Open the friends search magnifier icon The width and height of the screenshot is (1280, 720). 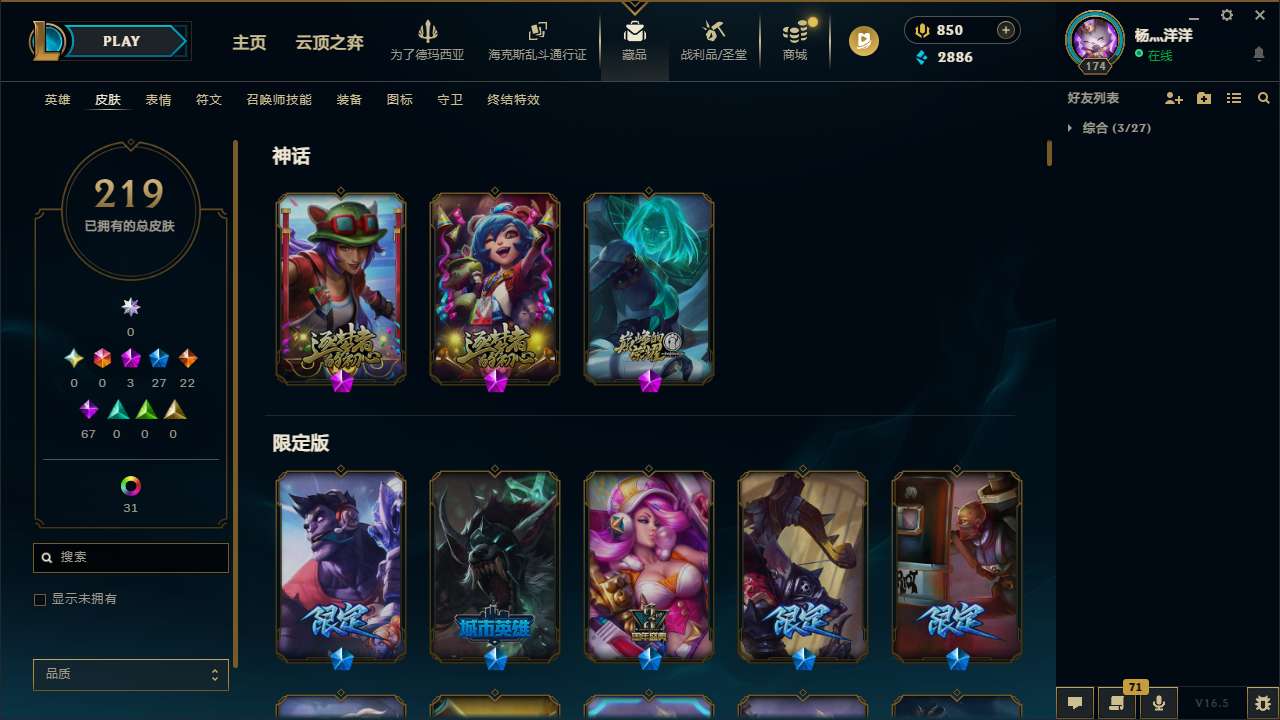1264,98
